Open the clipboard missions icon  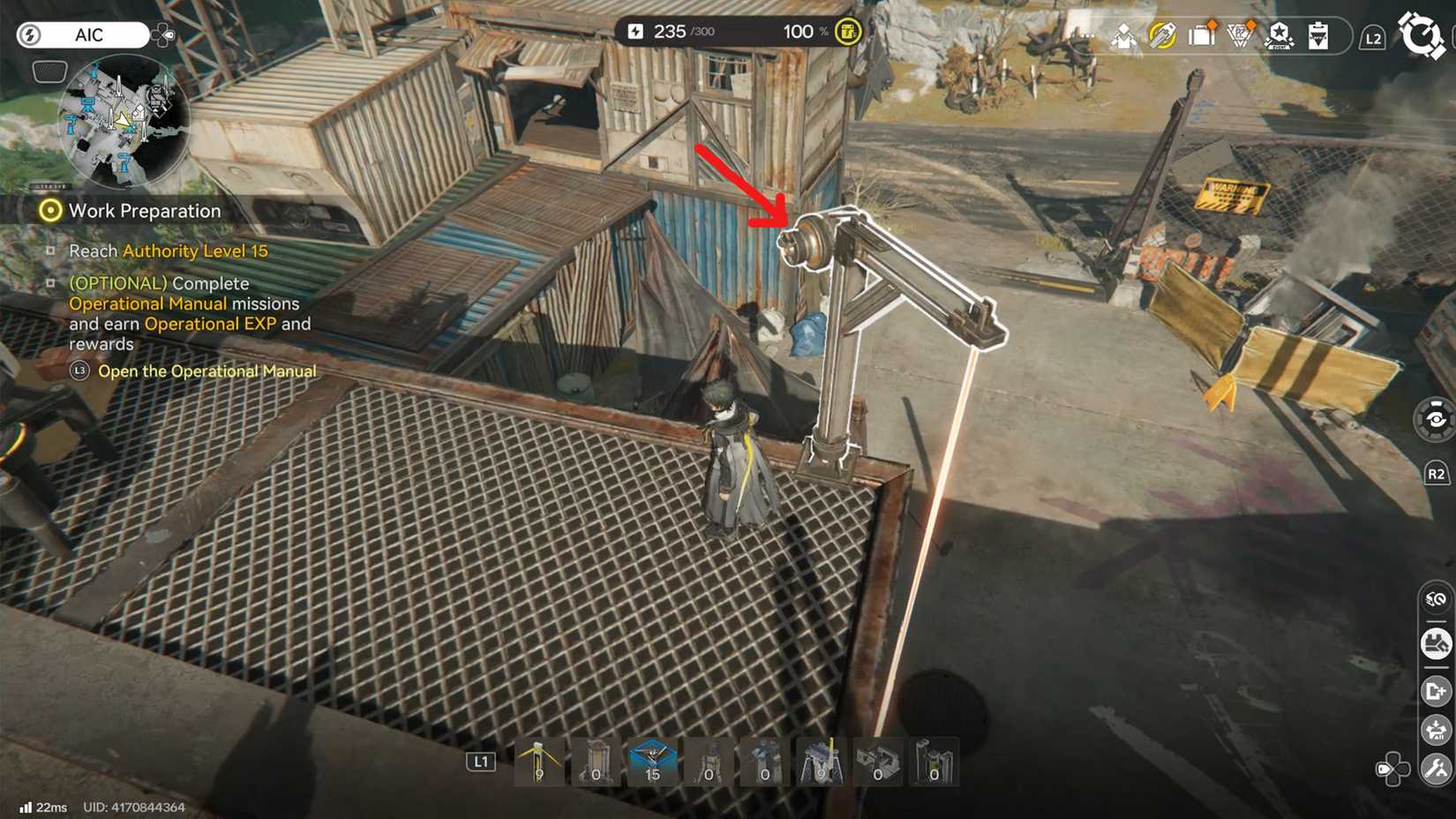point(1317,35)
